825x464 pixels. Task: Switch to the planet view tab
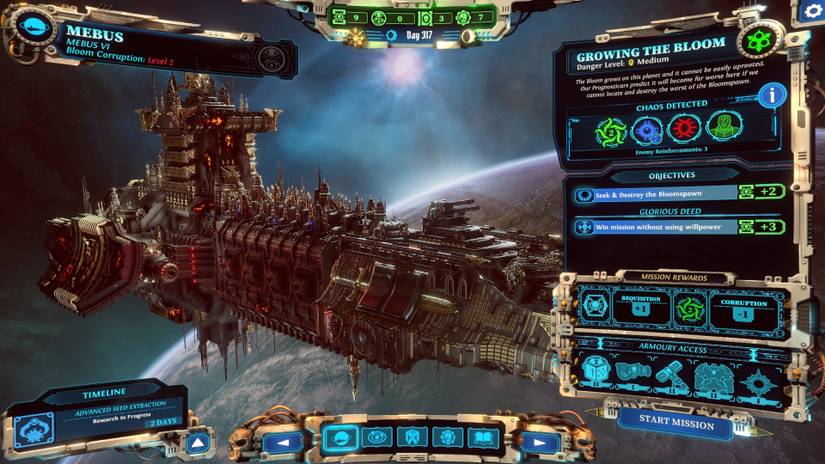[x=341, y=438]
